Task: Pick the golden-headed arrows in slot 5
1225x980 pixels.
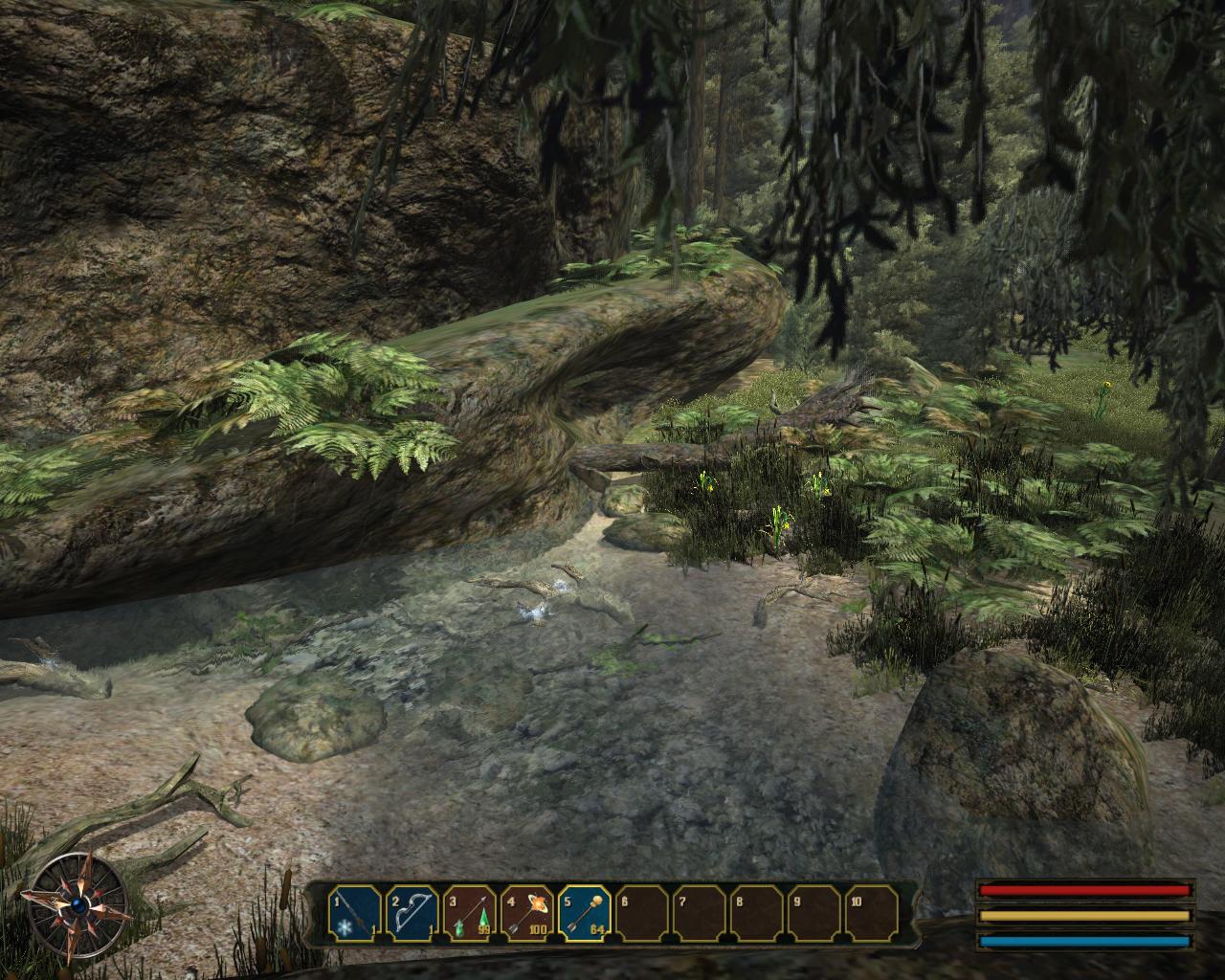Action: (x=585, y=913)
